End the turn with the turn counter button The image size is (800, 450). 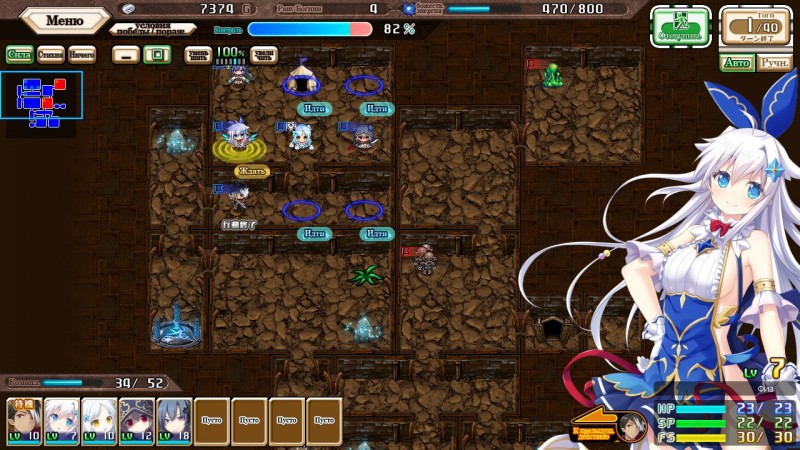click(755, 27)
